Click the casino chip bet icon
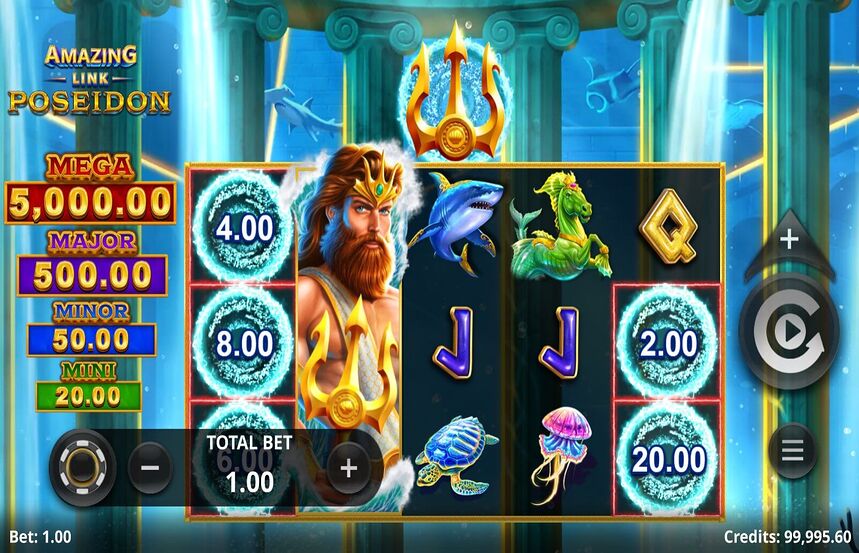Image resolution: width=859 pixels, height=553 pixels. pyautogui.click(x=83, y=467)
